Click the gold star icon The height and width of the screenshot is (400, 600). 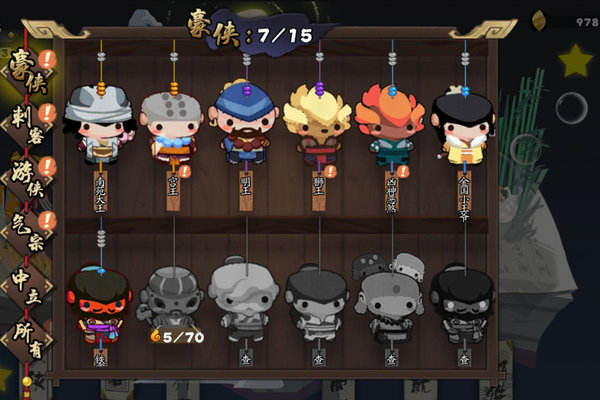[575, 62]
